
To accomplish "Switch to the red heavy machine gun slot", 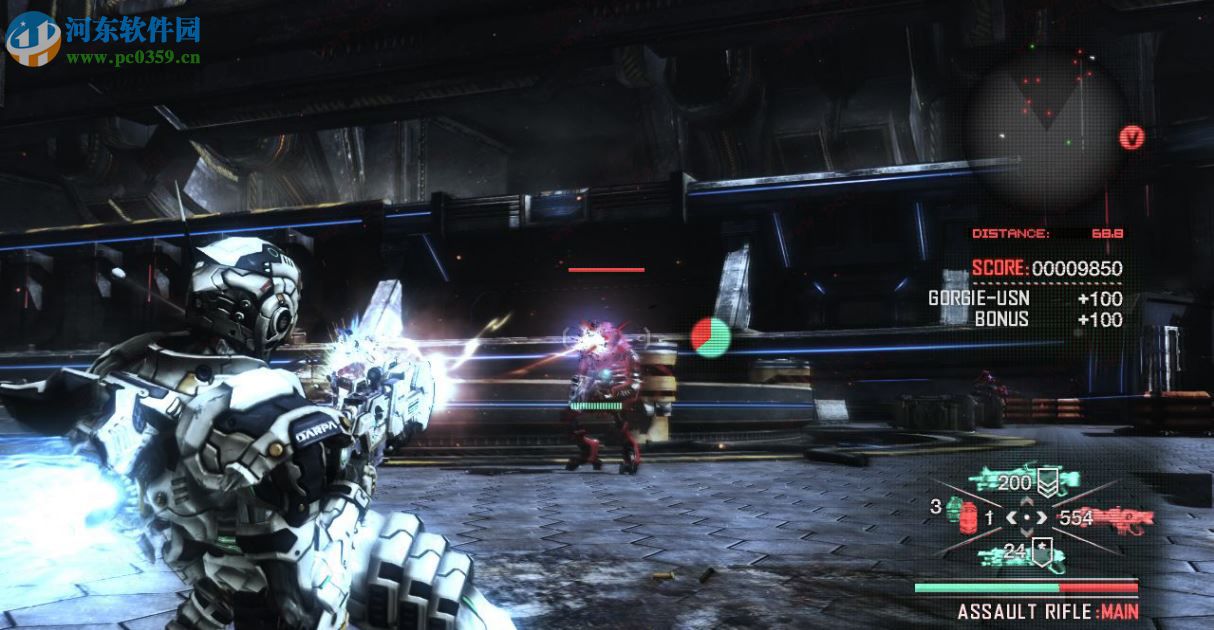I will click(1118, 518).
